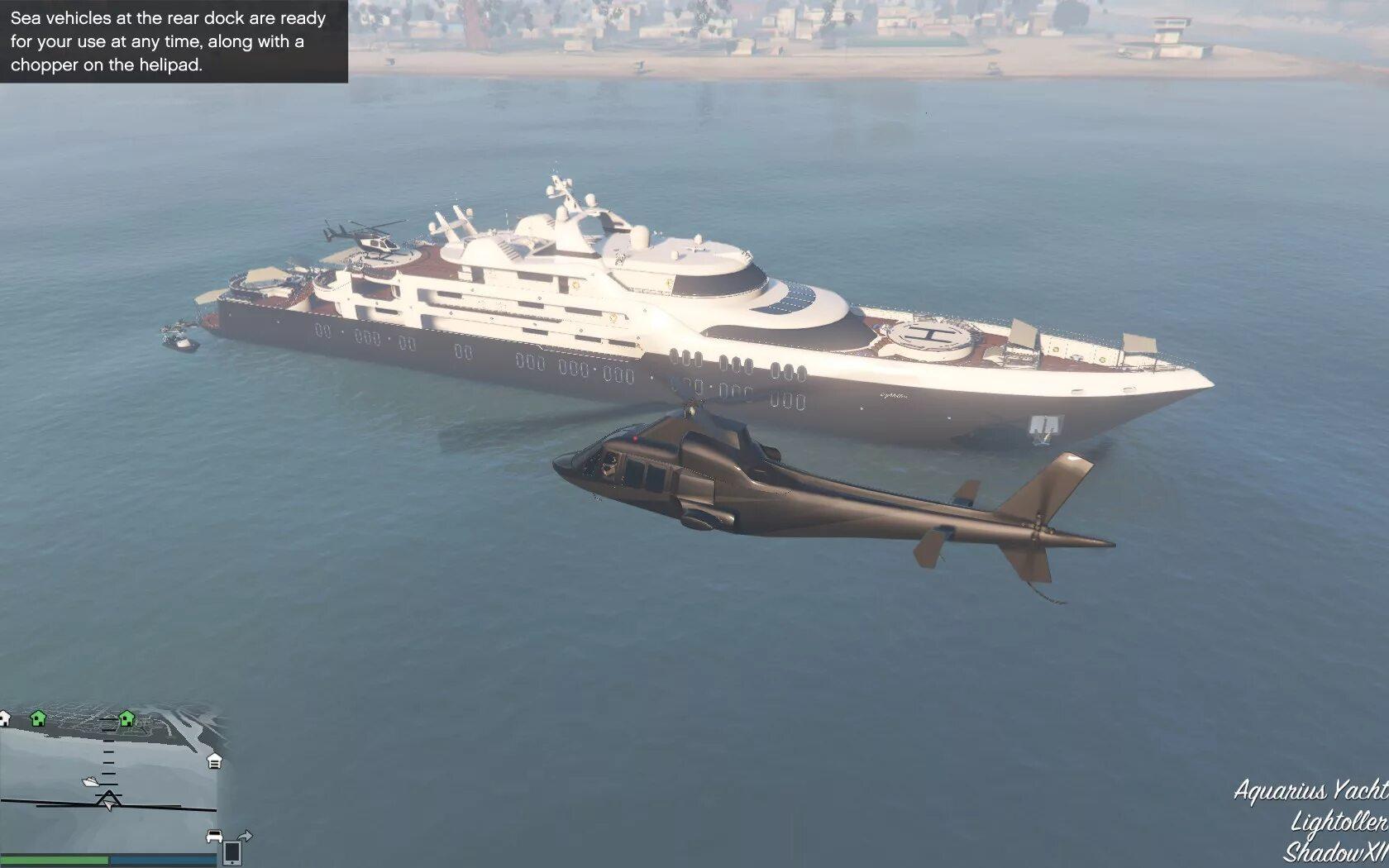Open the phone icon beside the minimap
Viewport: 1389px width, 868px height.
233,851
